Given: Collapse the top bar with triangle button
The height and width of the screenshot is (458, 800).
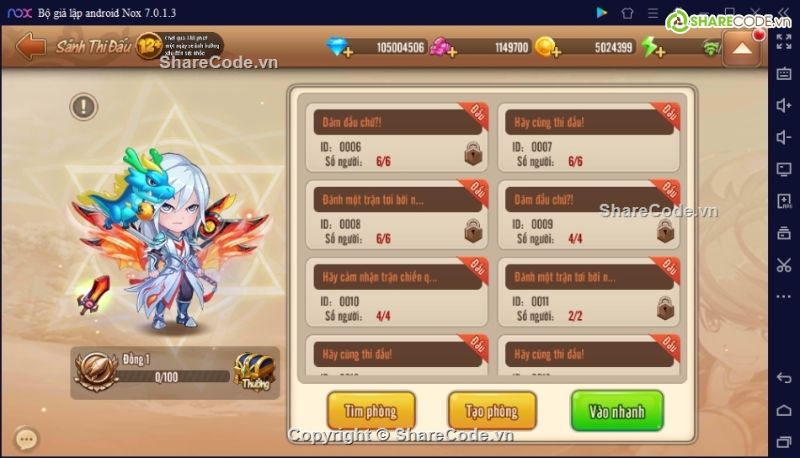Looking at the screenshot, I should coord(741,49).
